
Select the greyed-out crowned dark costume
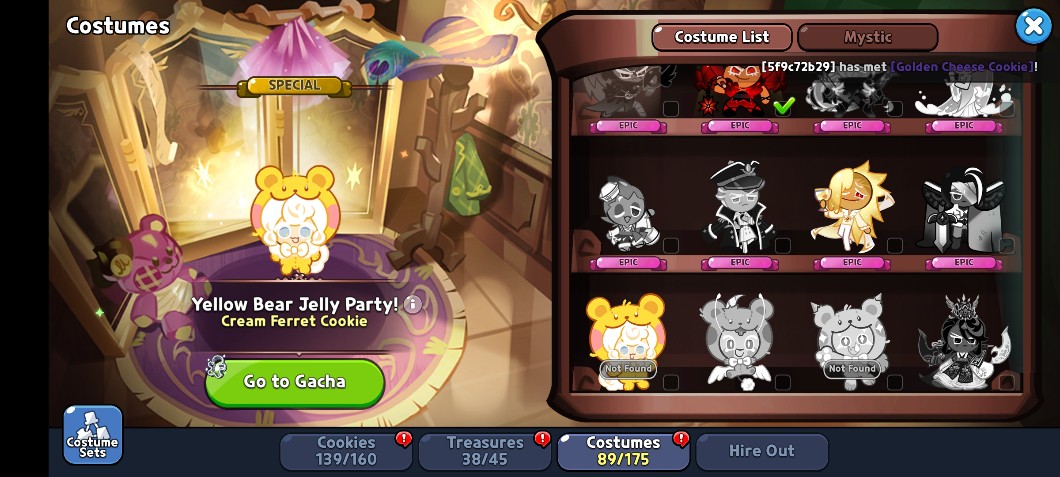click(x=963, y=340)
